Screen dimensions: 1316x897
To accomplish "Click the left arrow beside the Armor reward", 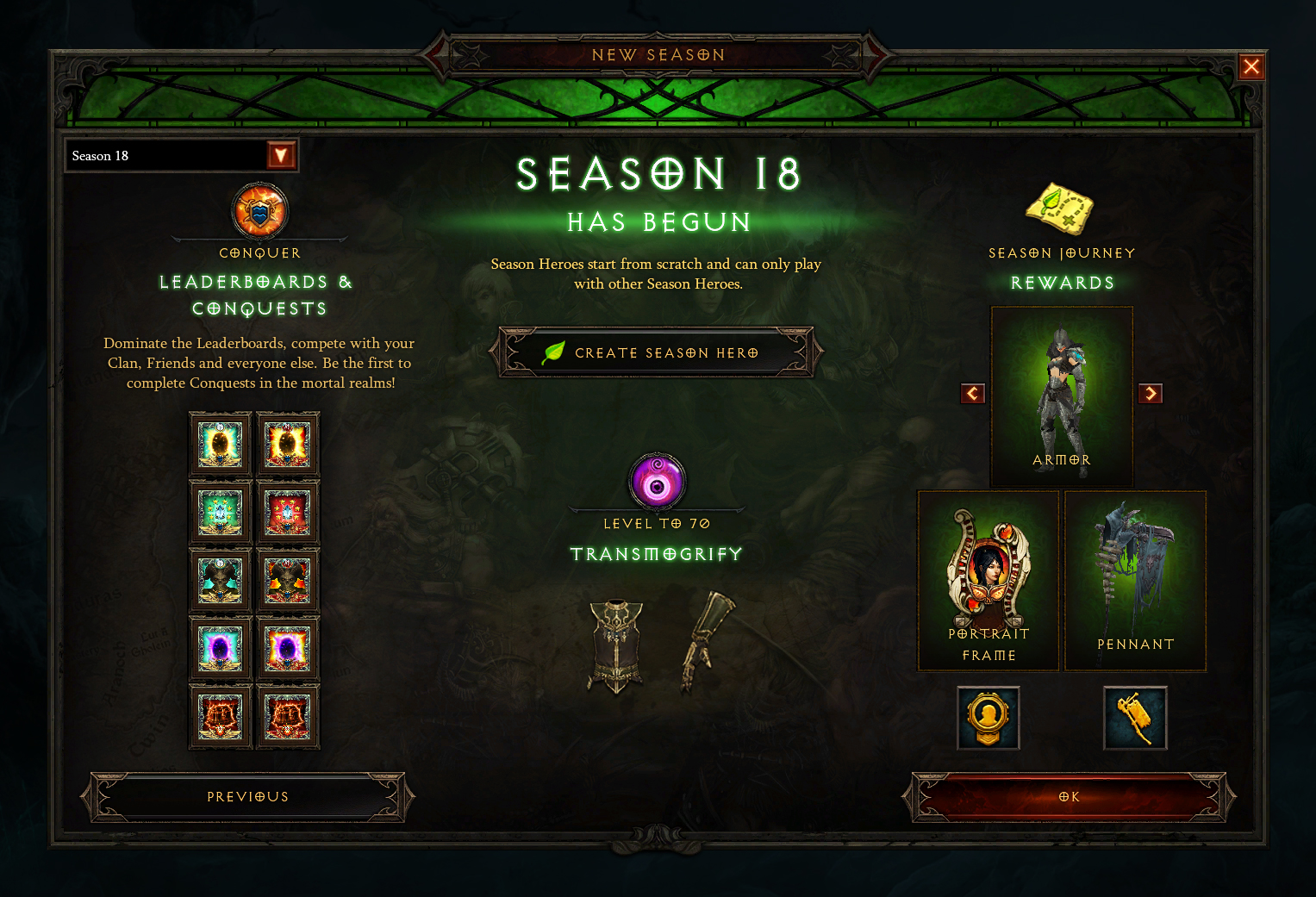I will 972,394.
